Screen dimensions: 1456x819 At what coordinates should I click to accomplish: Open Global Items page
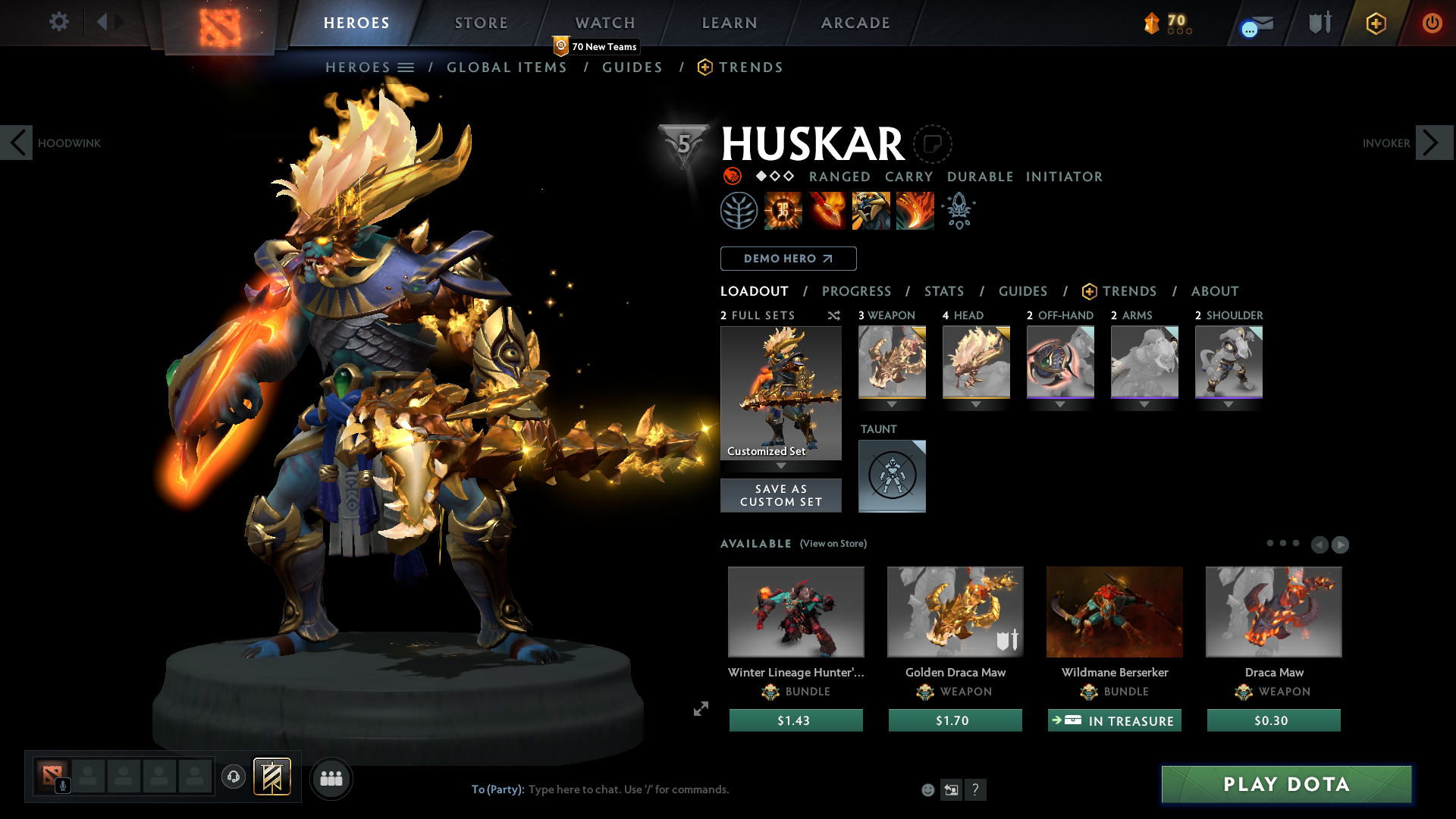(x=507, y=67)
